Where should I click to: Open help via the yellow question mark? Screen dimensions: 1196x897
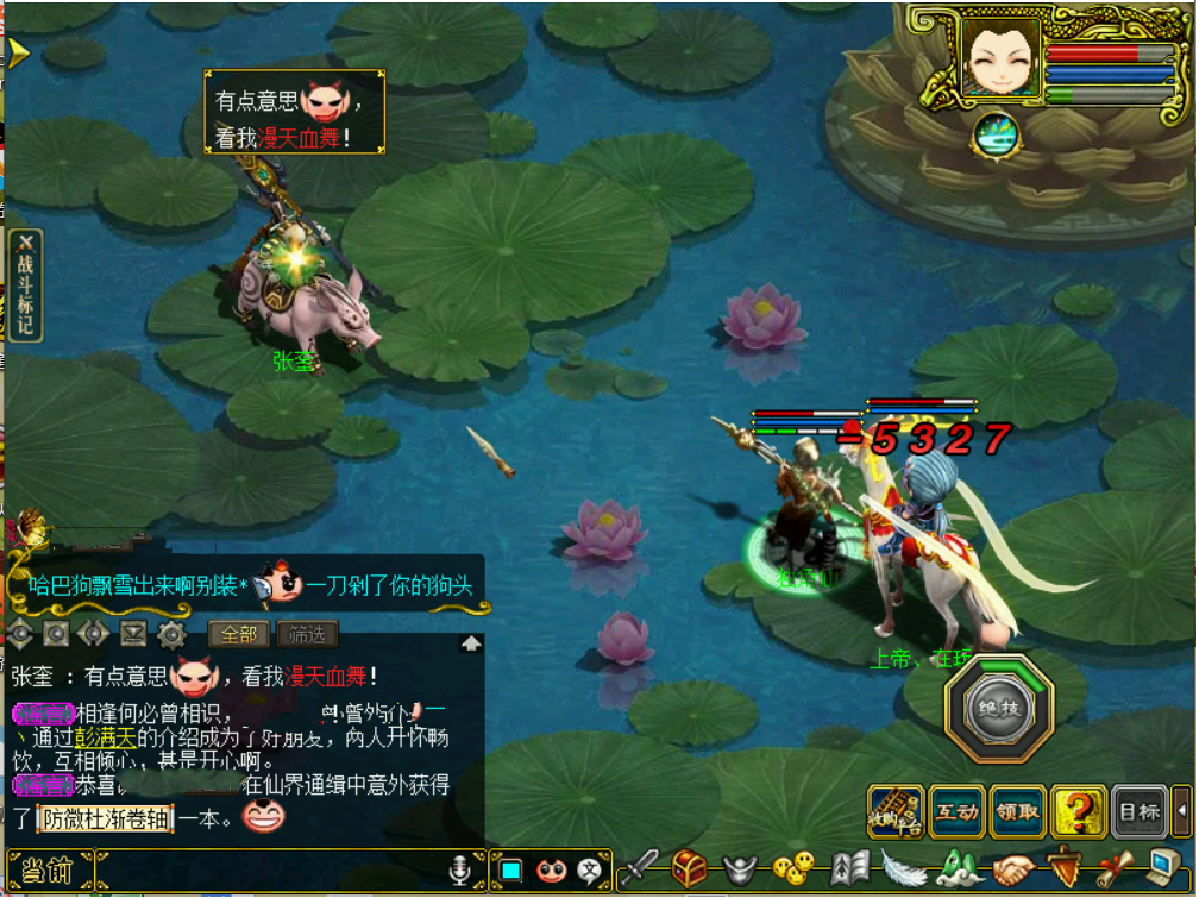click(1078, 812)
